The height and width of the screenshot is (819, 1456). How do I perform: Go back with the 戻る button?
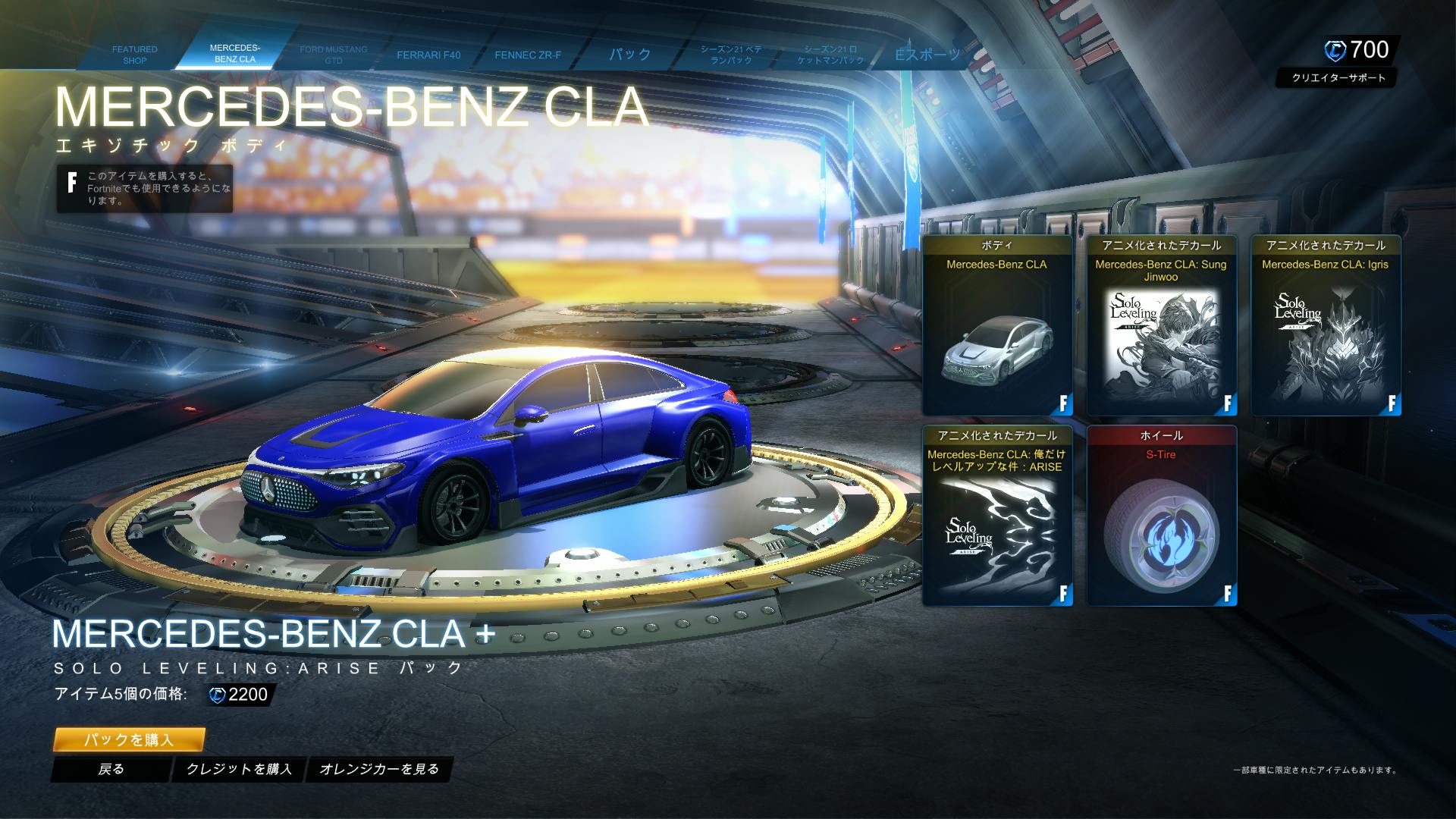point(111,769)
